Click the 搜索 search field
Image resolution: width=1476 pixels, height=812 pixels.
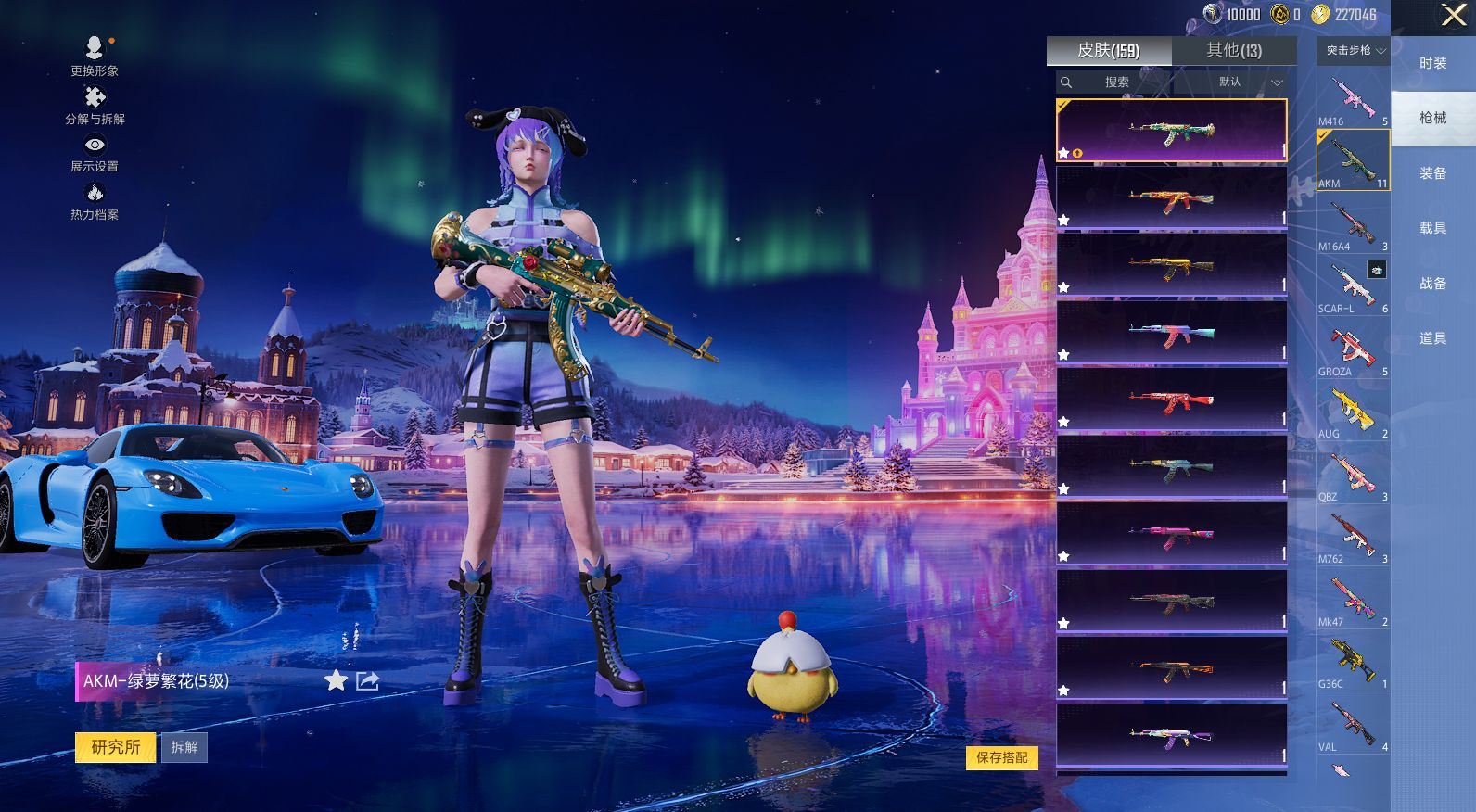click(x=1116, y=82)
